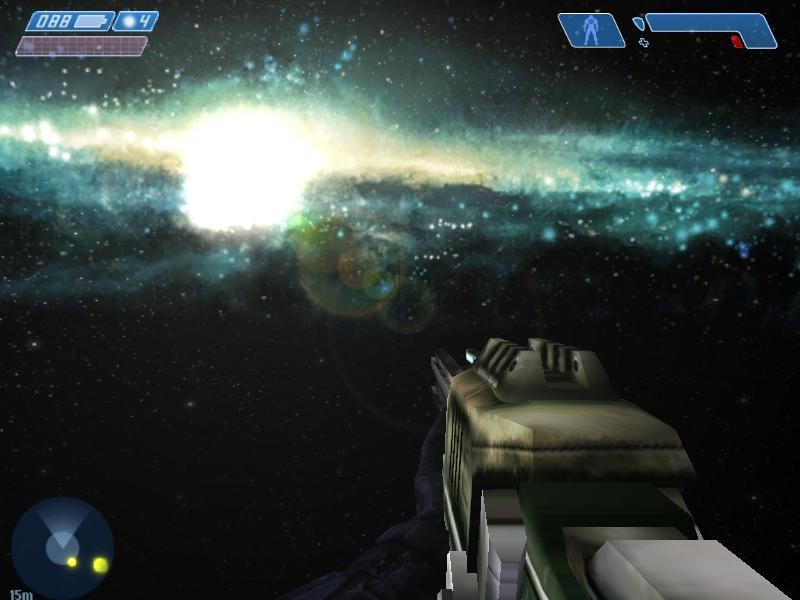Click the frag grenade icon
800x600 pixels.
127,21
